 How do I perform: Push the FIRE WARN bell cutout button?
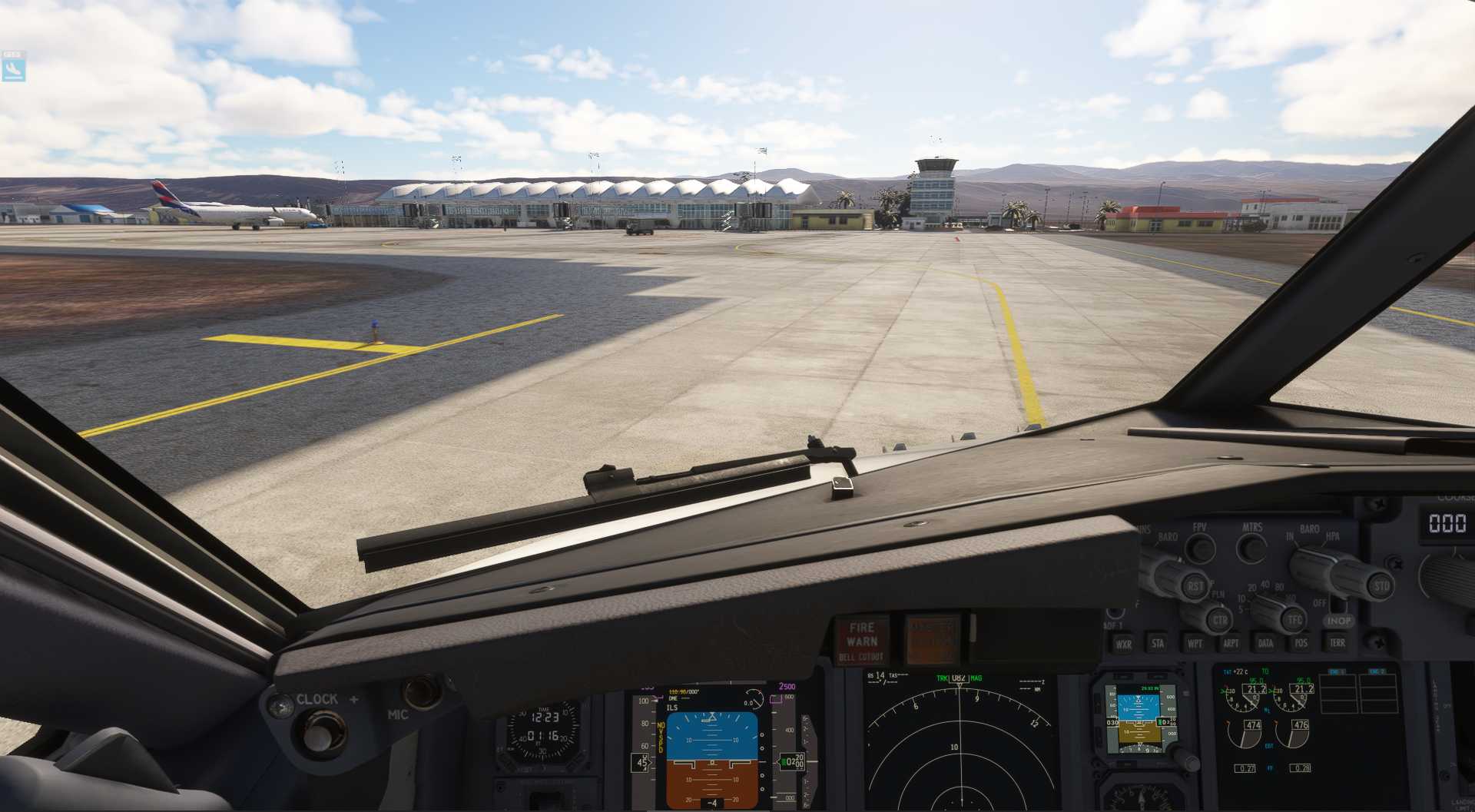862,639
